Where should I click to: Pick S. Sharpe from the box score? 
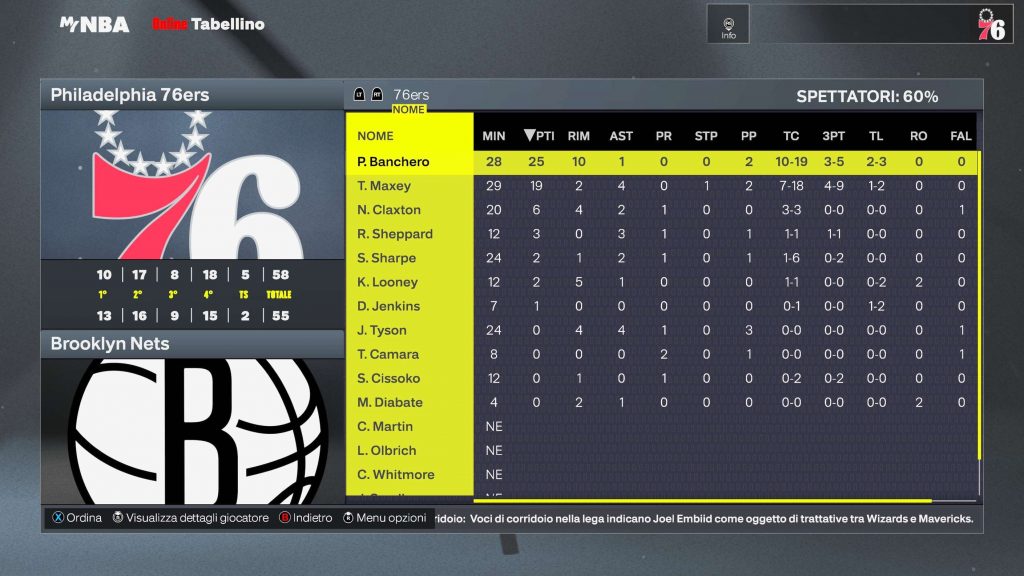387,258
